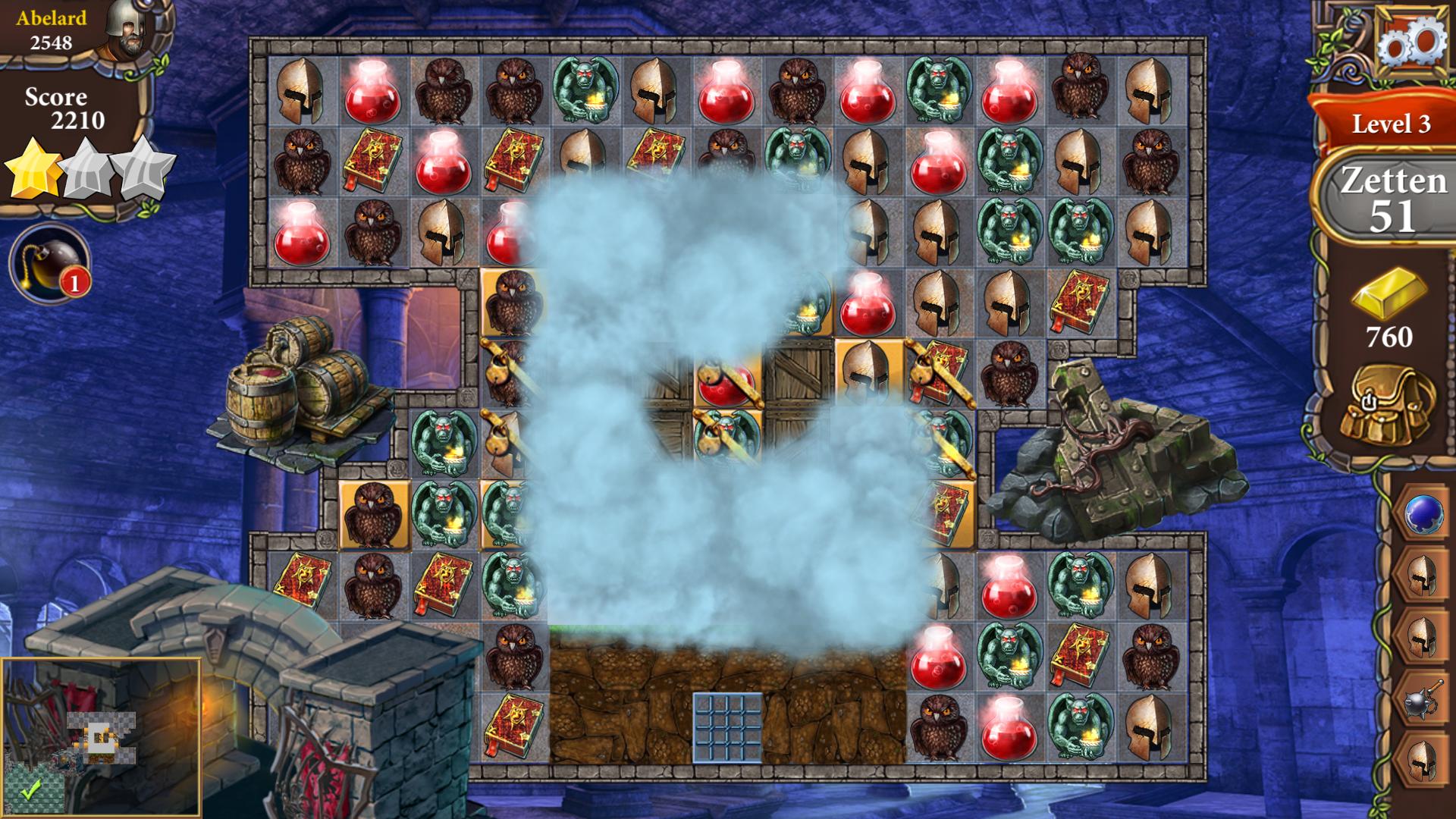
Task: Click the gold bar currency icon
Action: (x=1389, y=294)
